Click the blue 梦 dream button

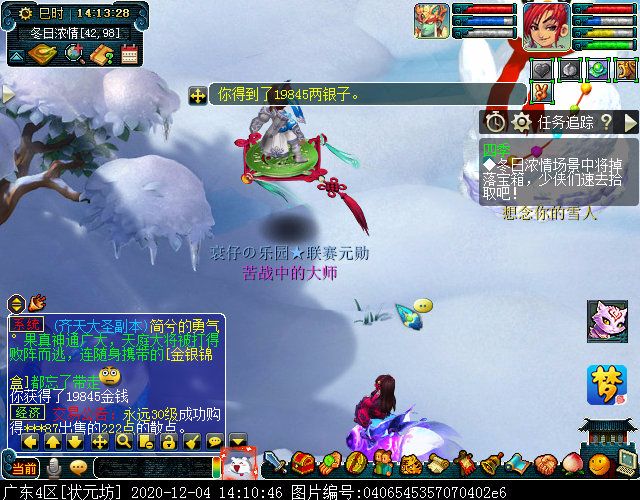606,384
